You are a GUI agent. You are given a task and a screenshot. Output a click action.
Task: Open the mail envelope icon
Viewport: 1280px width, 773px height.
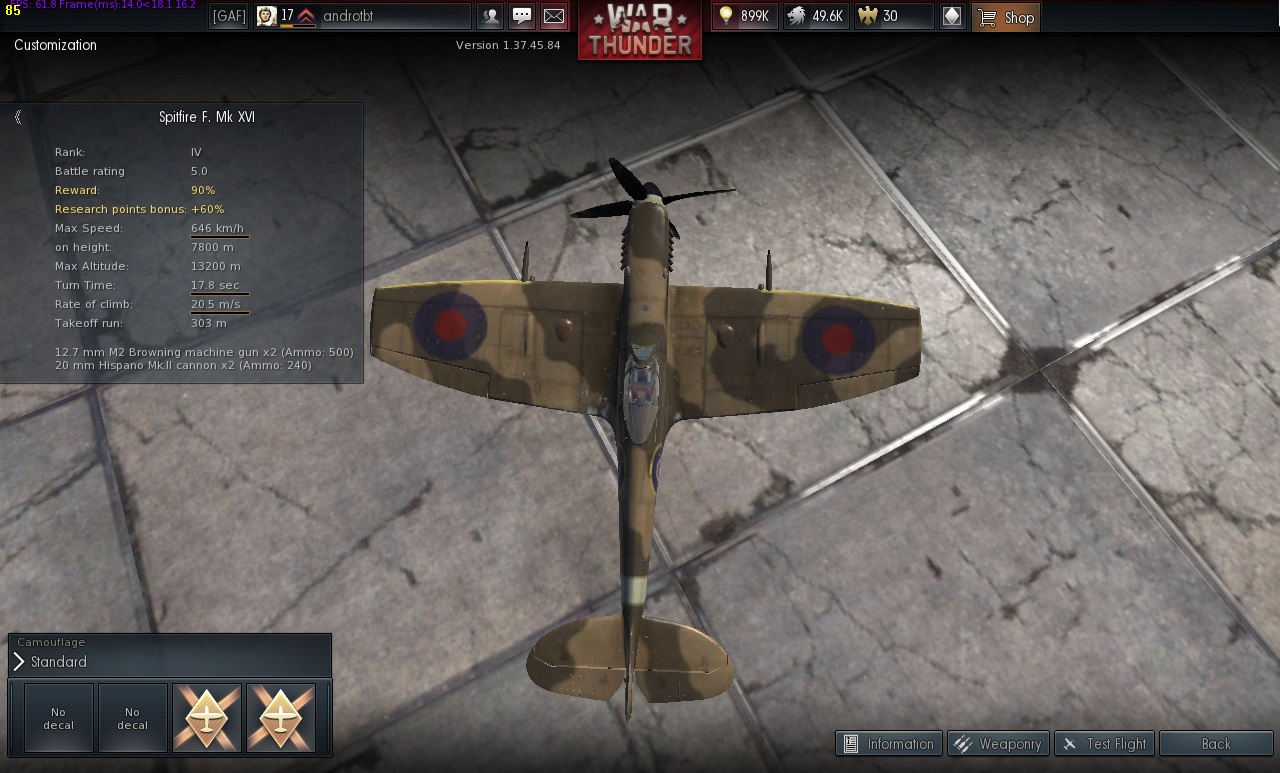[x=553, y=16]
